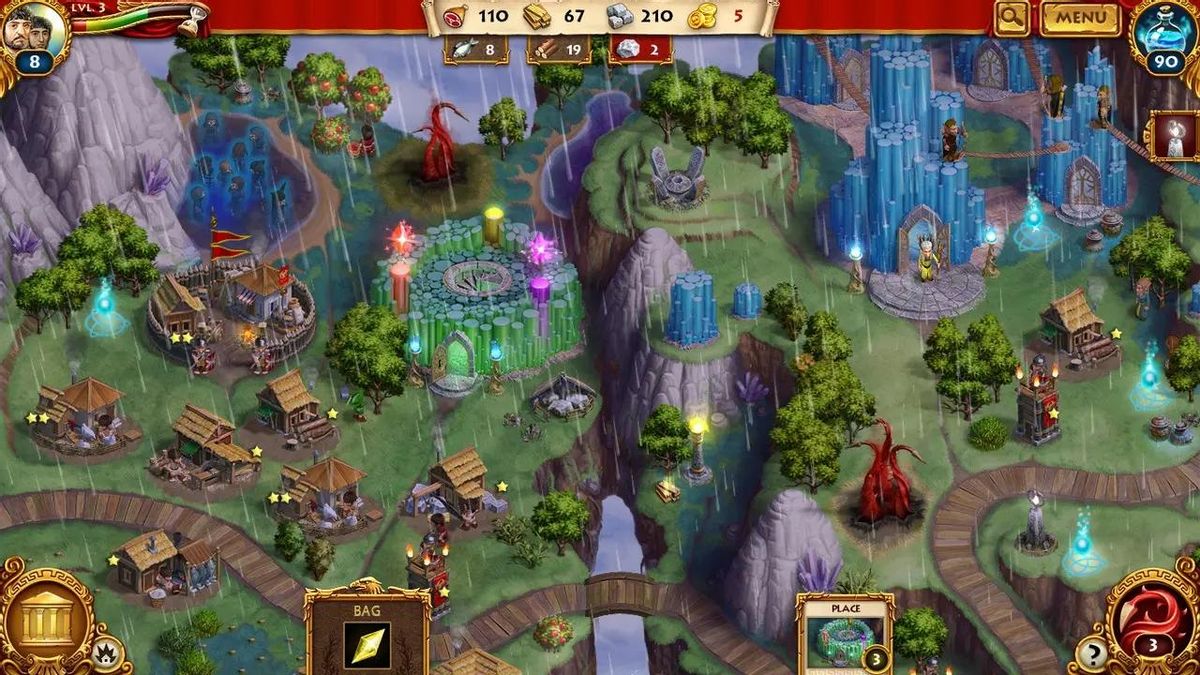This screenshot has height=675, width=1200.
Task: Open the white statue portrait panel
Action: (1175, 136)
